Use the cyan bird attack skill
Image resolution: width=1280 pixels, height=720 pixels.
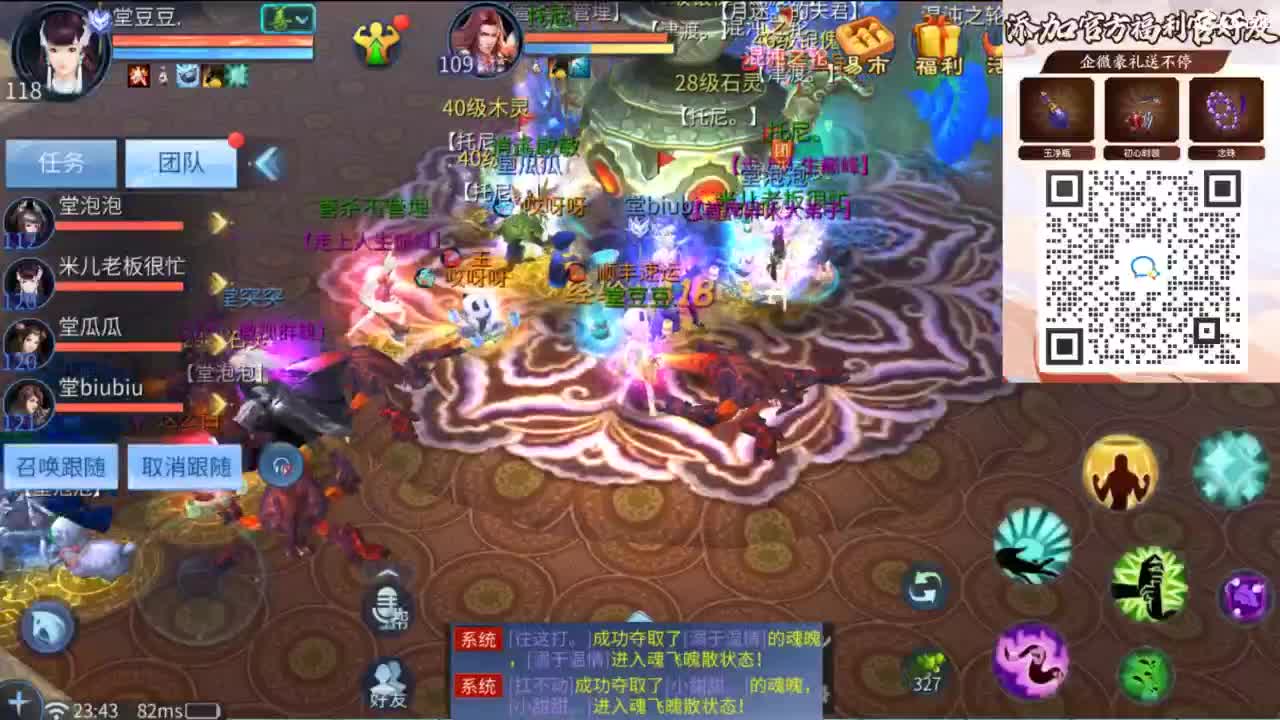coord(1031,547)
